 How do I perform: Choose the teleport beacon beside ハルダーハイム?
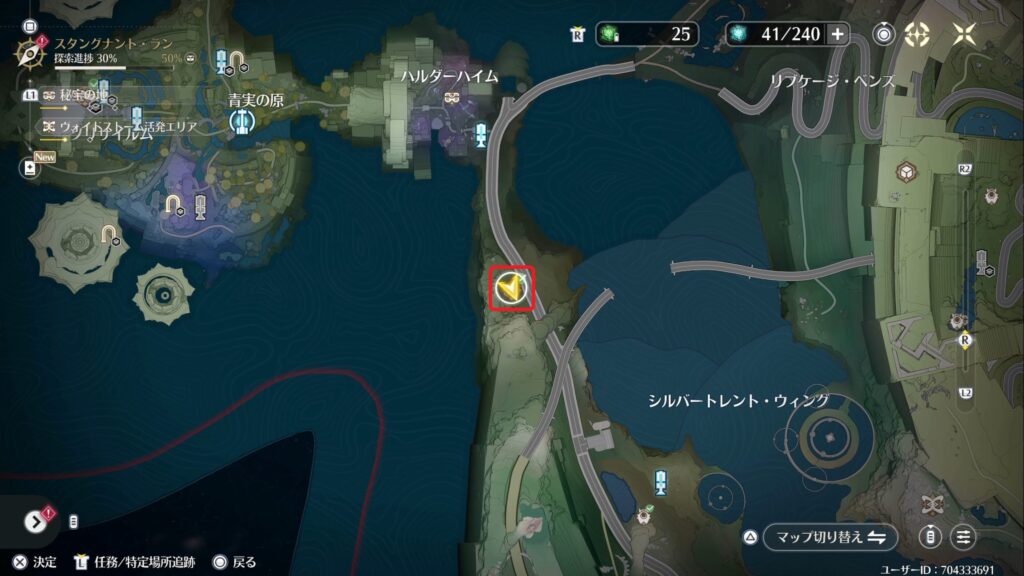click(x=482, y=135)
